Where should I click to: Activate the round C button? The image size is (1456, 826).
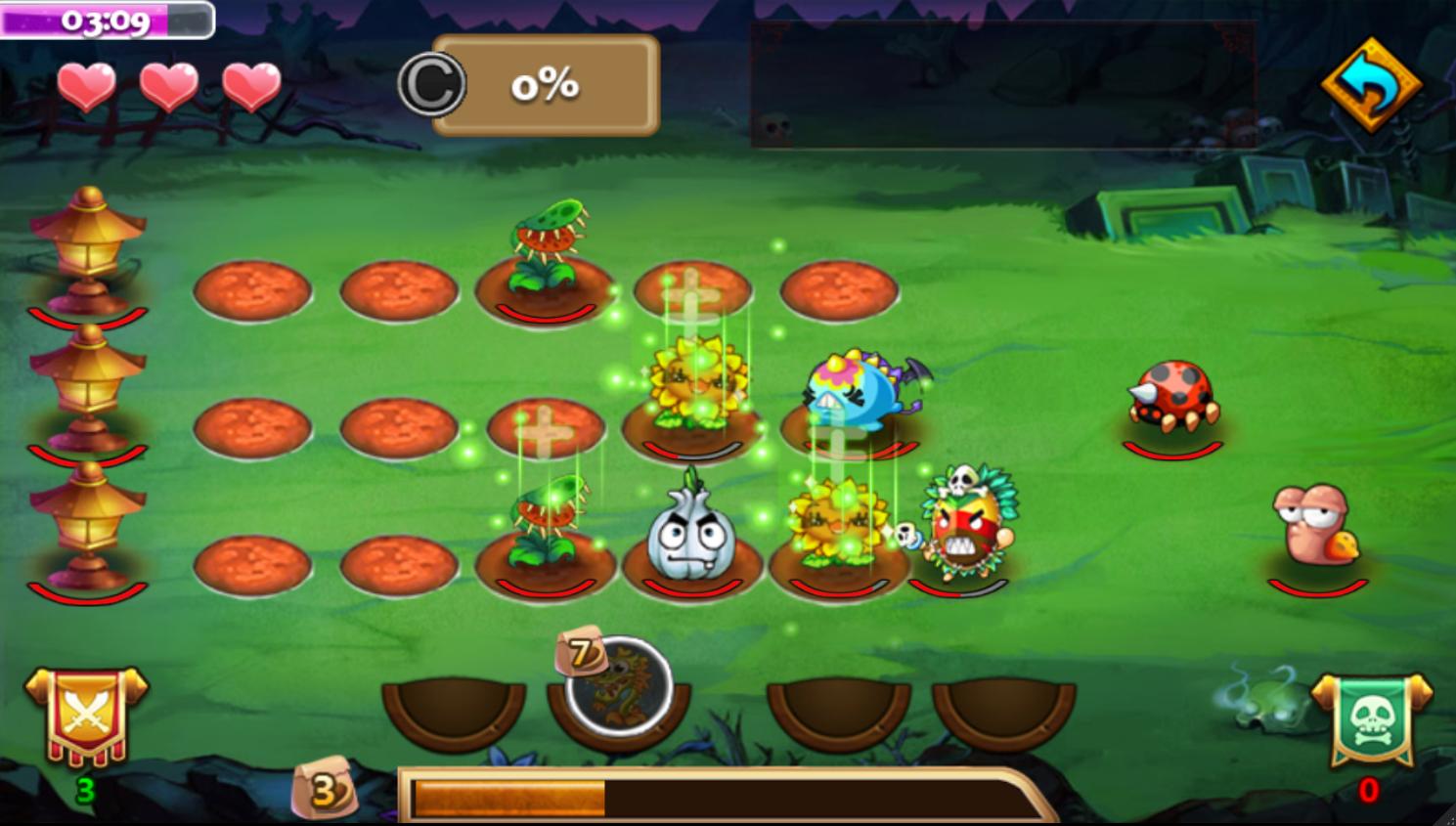[x=431, y=85]
